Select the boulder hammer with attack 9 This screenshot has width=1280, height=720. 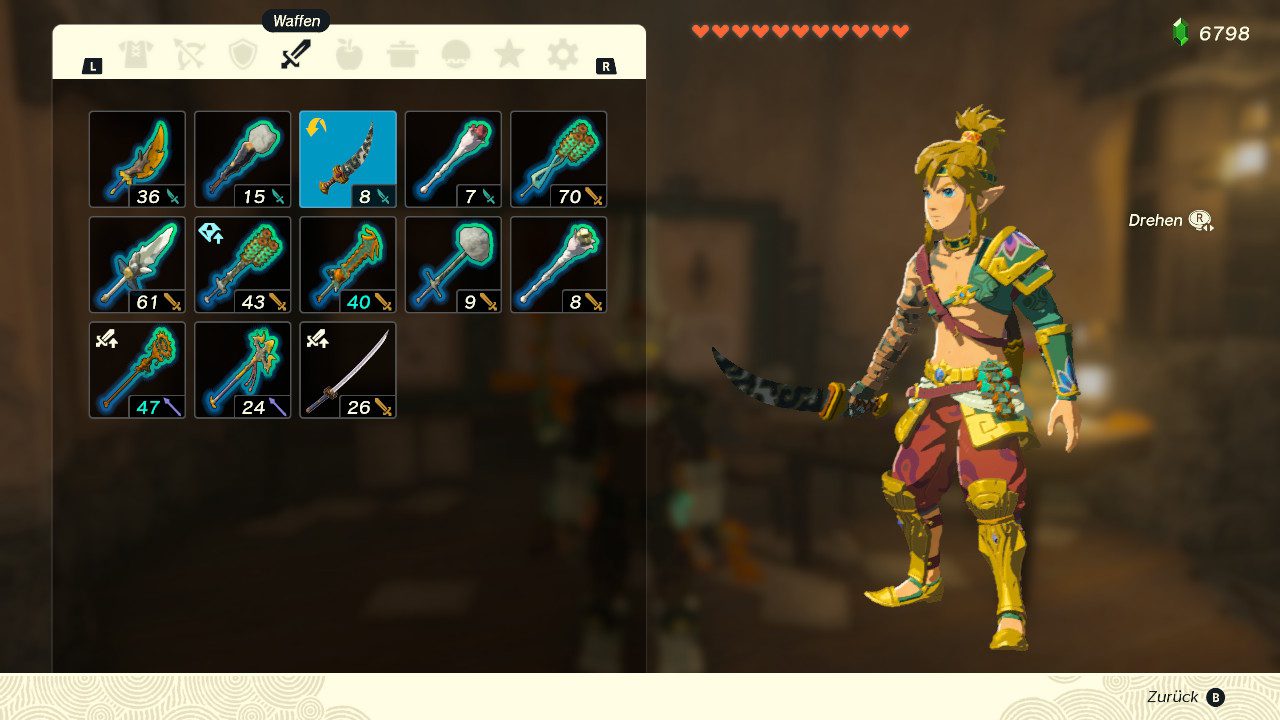pos(453,265)
